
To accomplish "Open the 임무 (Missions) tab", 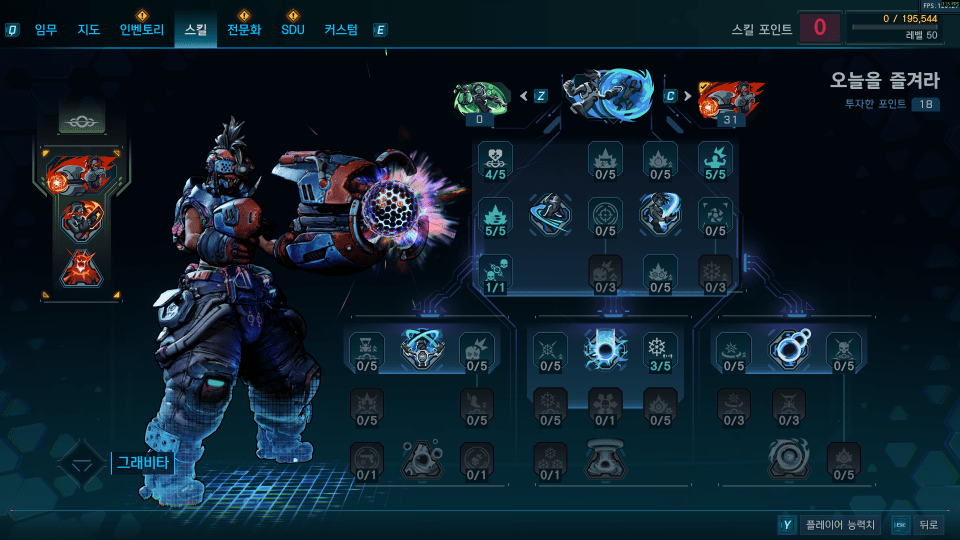I will point(46,30).
